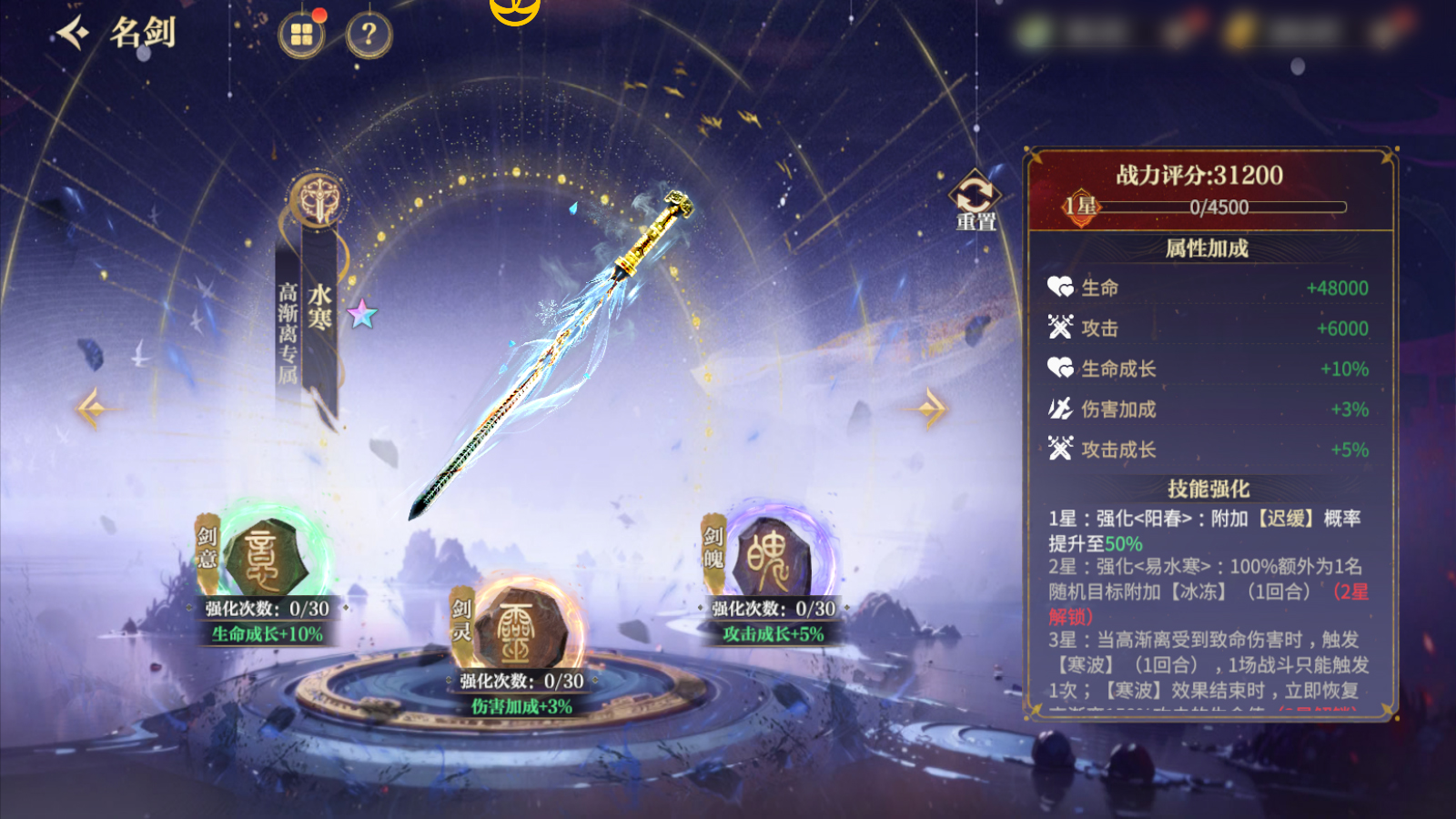This screenshot has height=819, width=1456.
Task: Show help with the question mark button
Action: (x=369, y=35)
